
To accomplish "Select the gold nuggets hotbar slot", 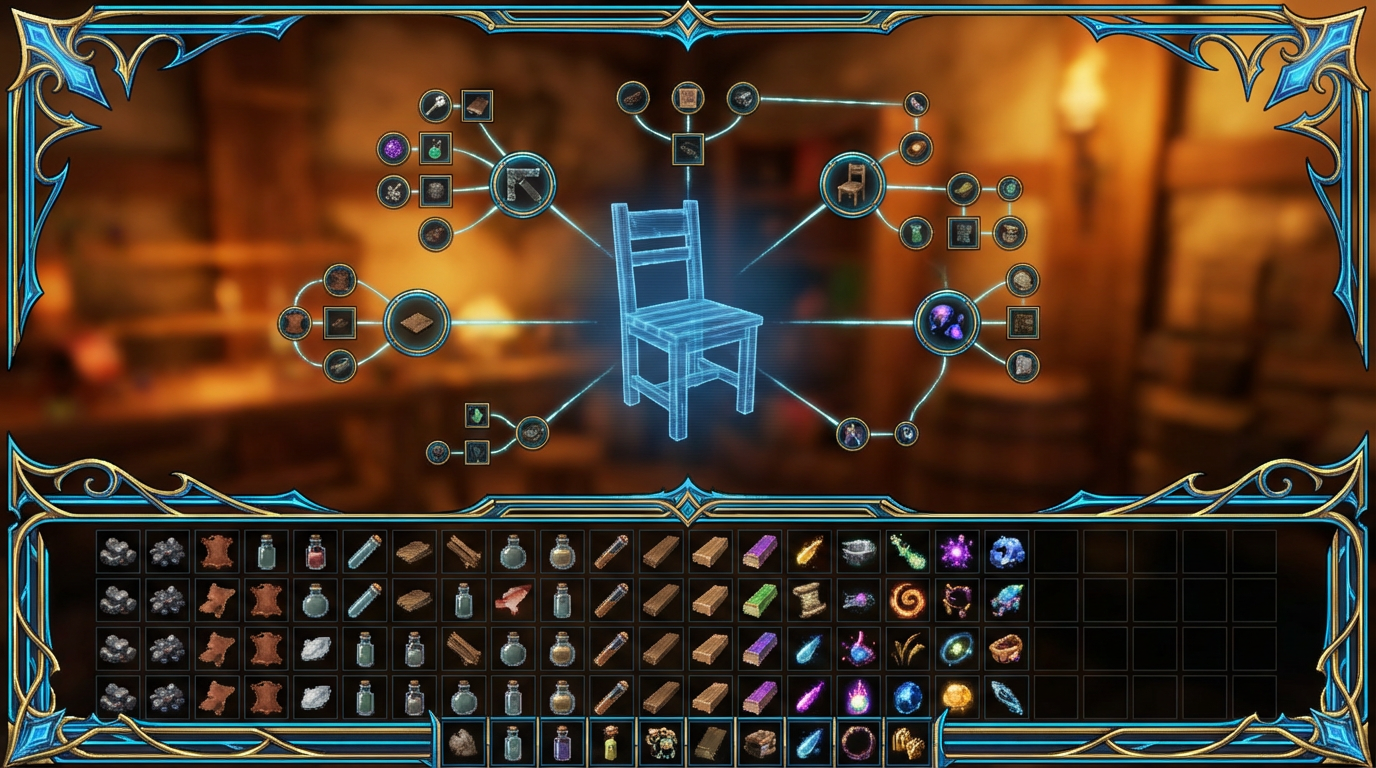I will pos(907,743).
